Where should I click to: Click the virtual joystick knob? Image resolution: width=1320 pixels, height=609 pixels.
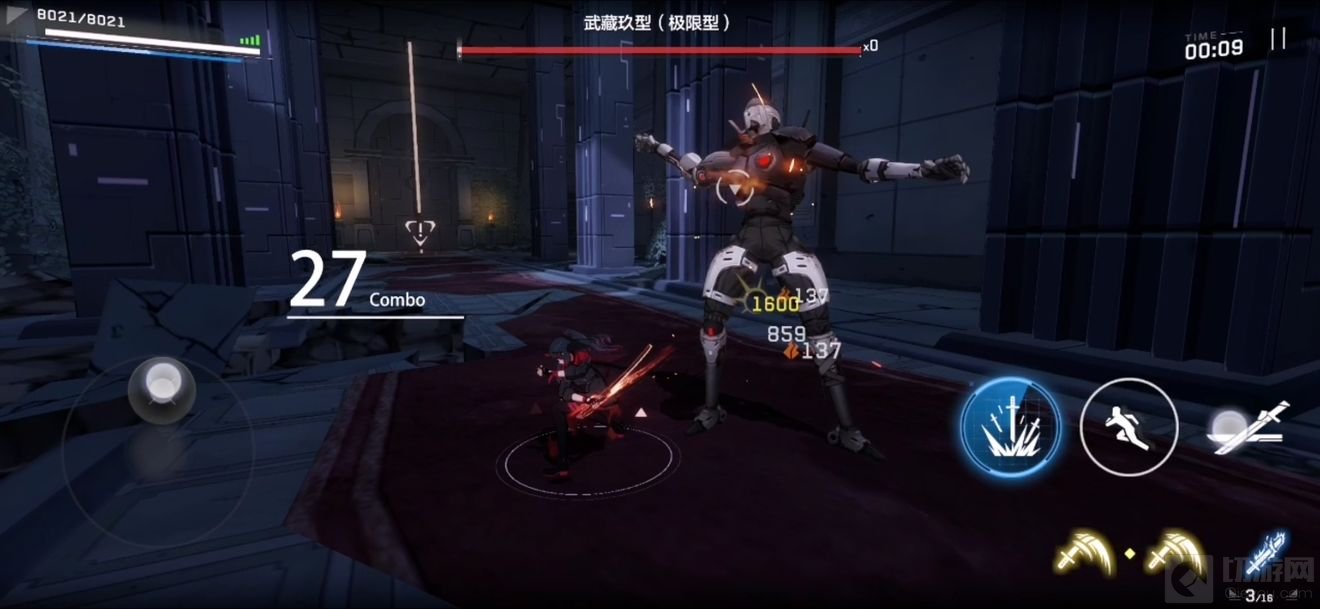point(160,385)
